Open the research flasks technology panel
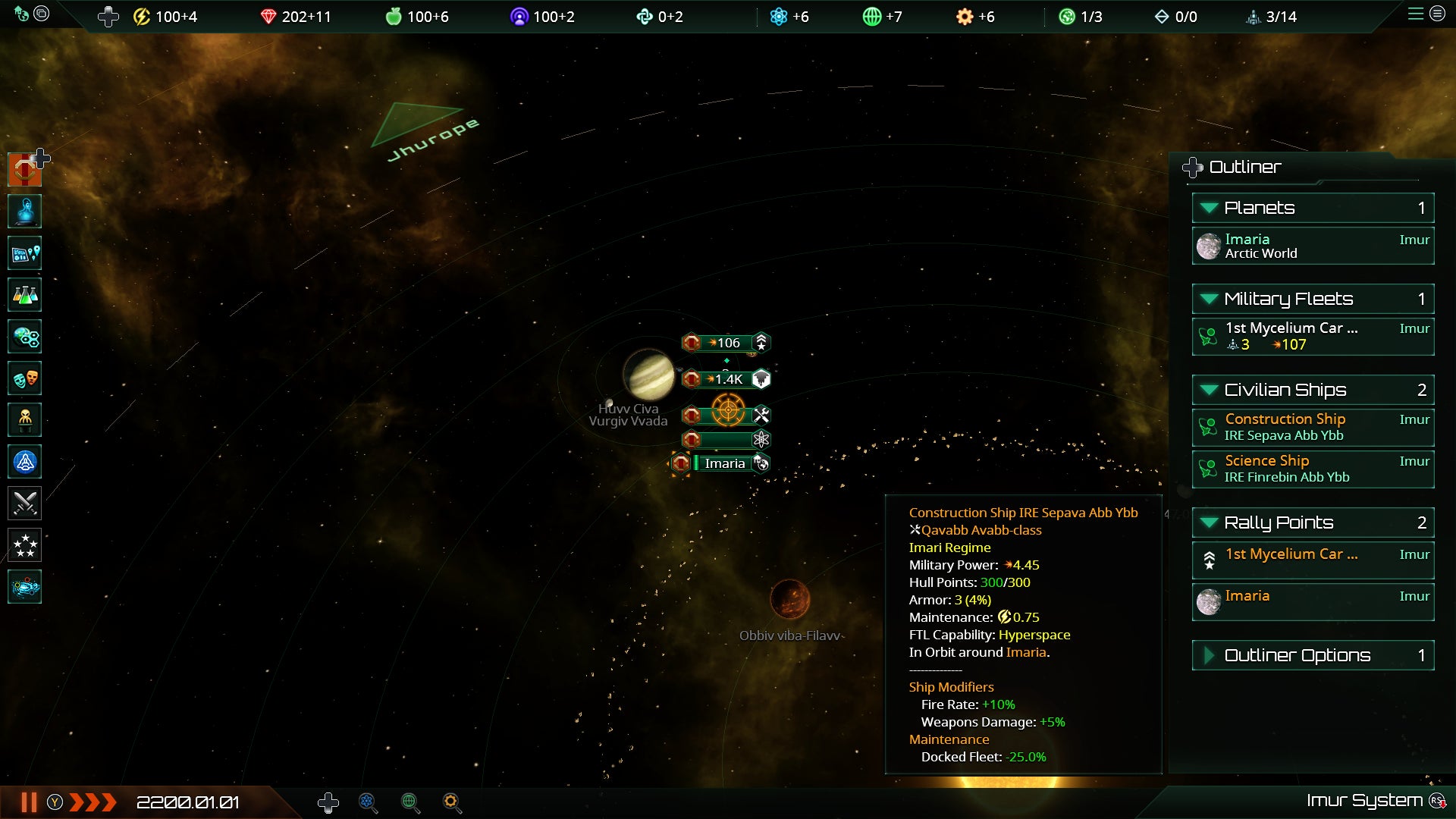The height and width of the screenshot is (819, 1456). click(24, 295)
